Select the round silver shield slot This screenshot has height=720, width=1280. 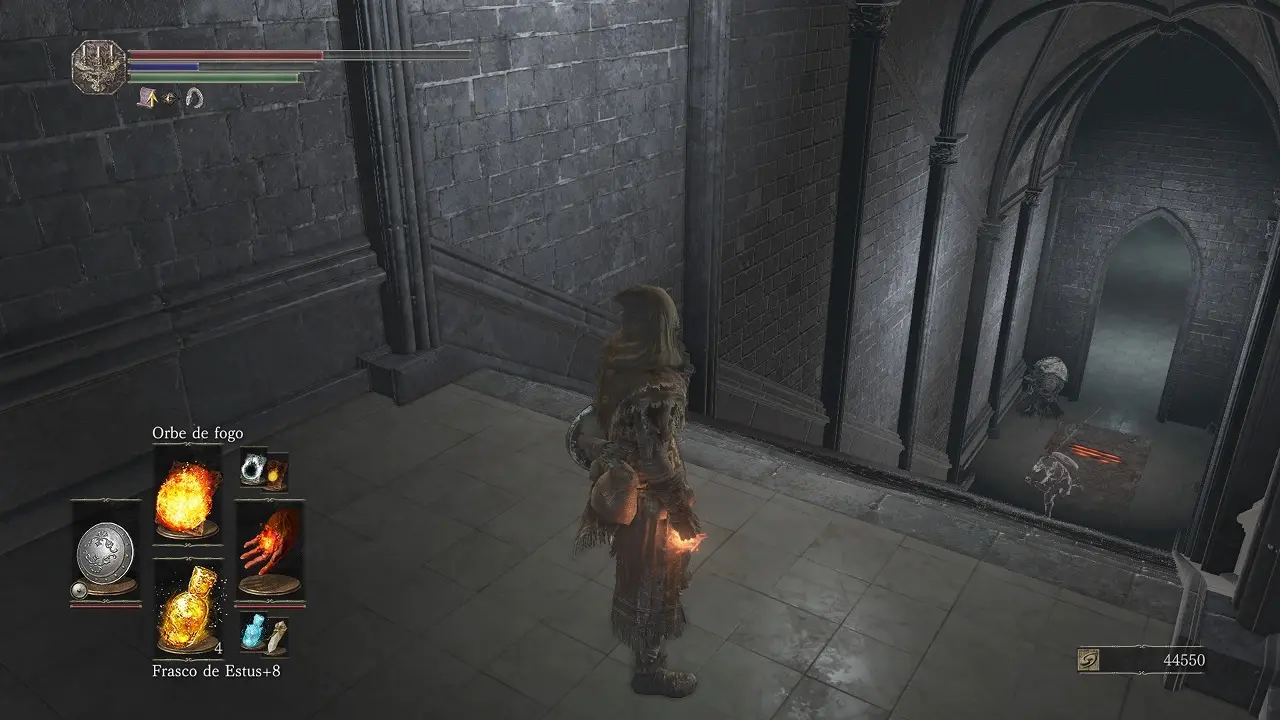[106, 552]
